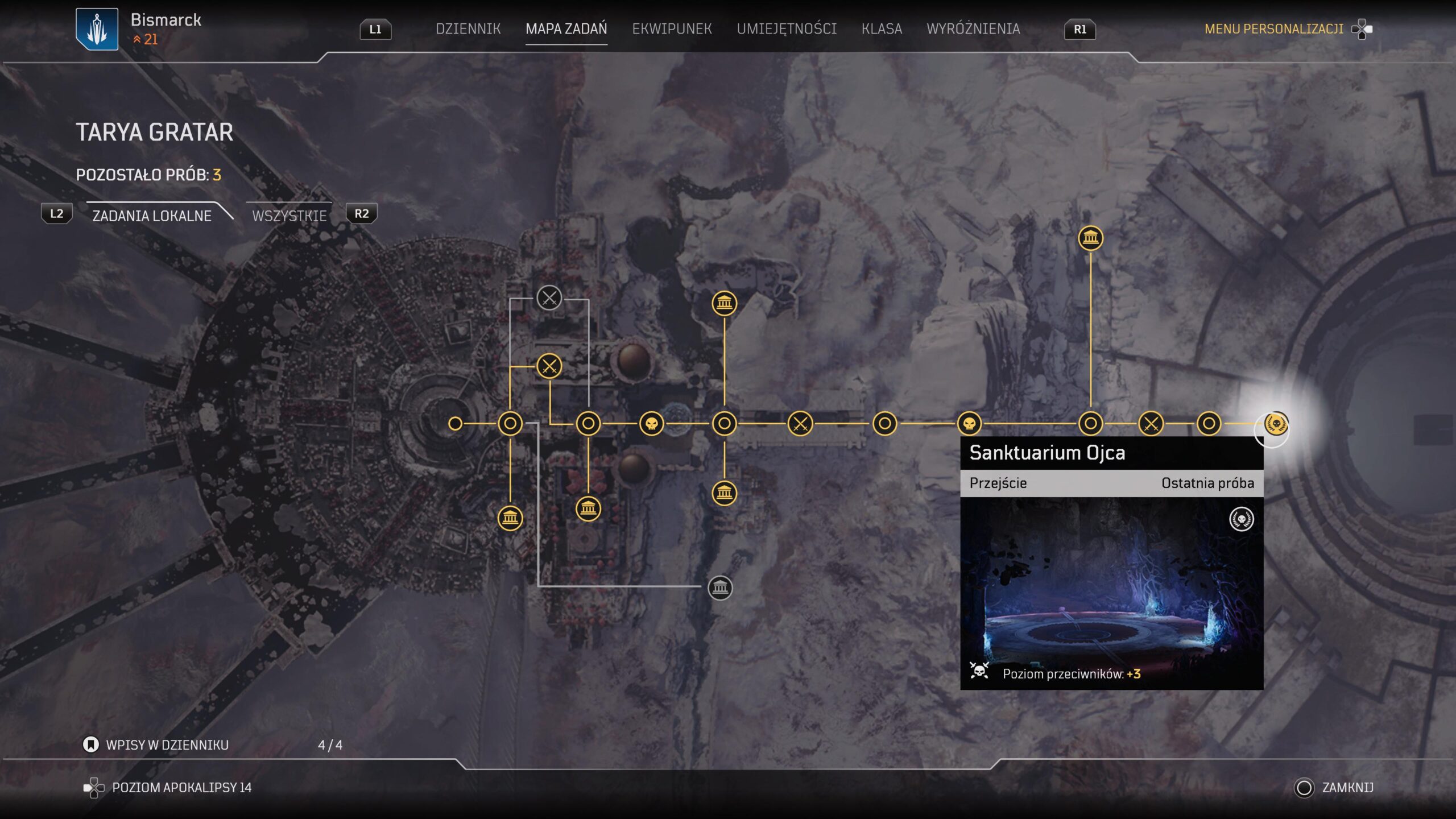Click the Bismarck class emblem
The width and height of the screenshot is (1456, 819).
click(x=97, y=29)
